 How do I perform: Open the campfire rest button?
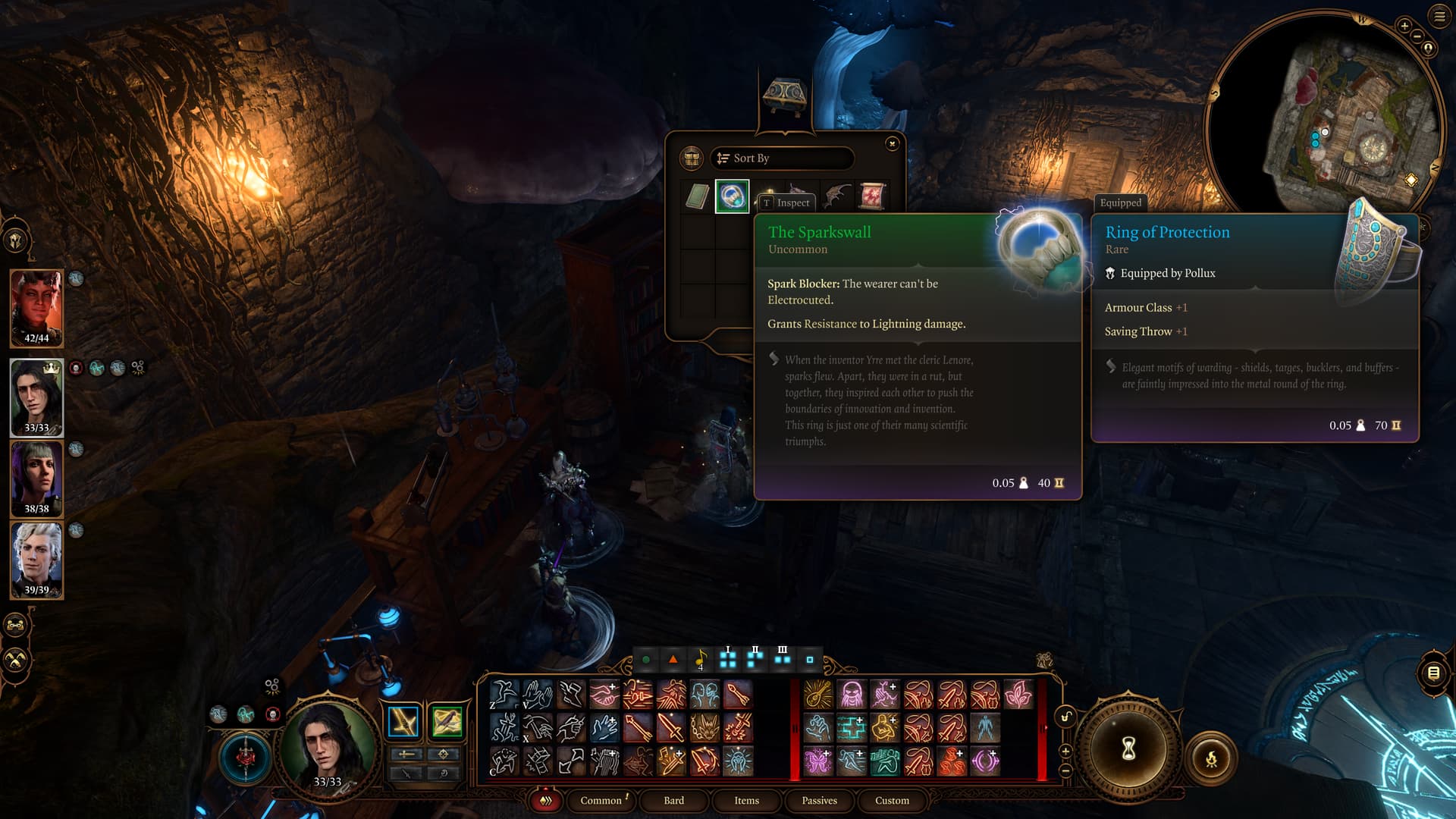click(x=1211, y=758)
